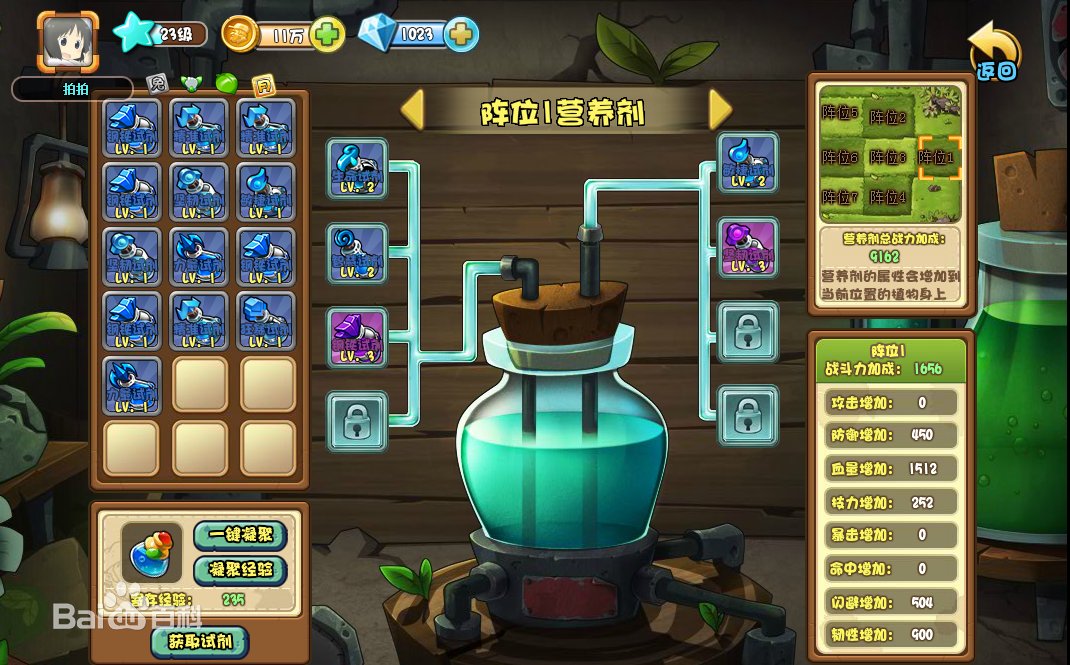1070x665 pixels.
Task: Advance to next slot with right yellow arrow
Action: coord(720,110)
